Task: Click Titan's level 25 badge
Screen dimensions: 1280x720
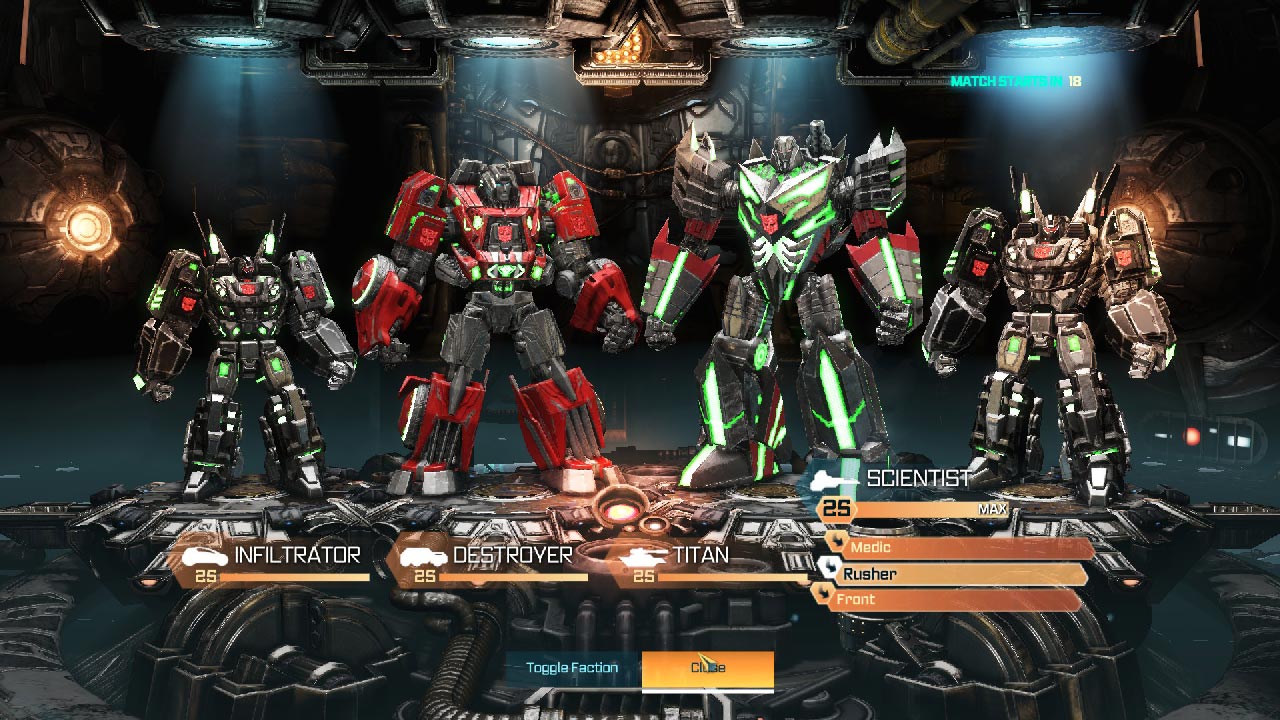Action: tap(646, 578)
